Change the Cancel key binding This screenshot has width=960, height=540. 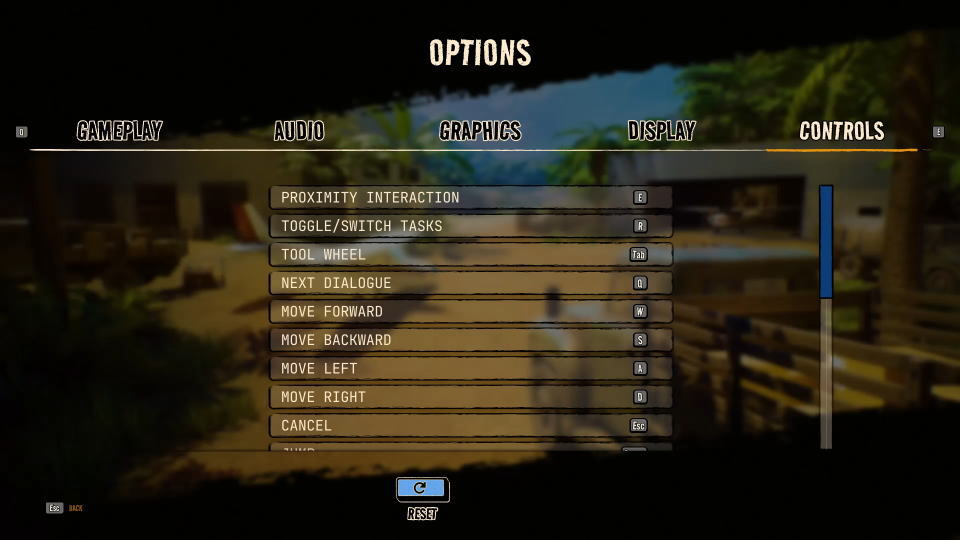pos(470,426)
